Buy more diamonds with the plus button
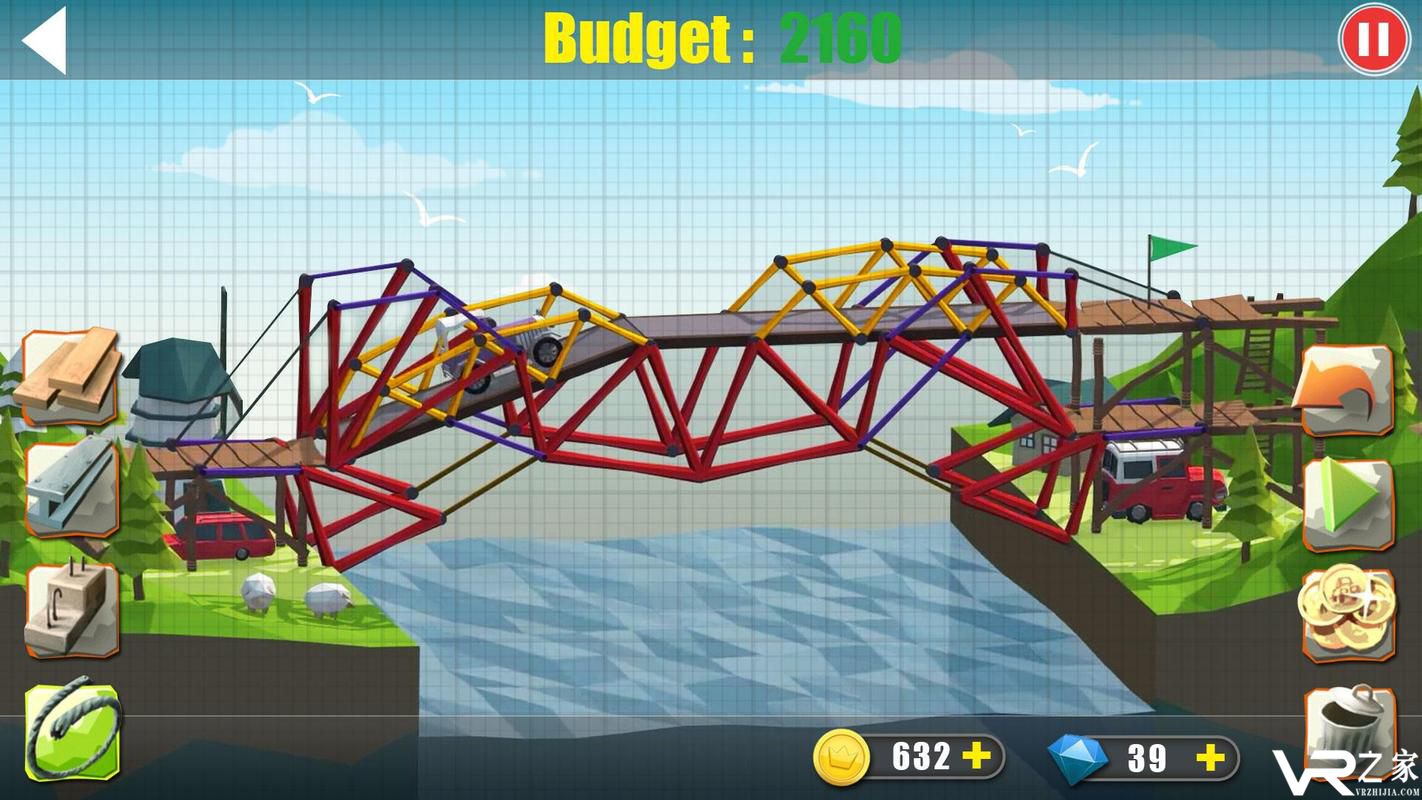Image resolution: width=1422 pixels, height=800 pixels. click(x=1210, y=757)
